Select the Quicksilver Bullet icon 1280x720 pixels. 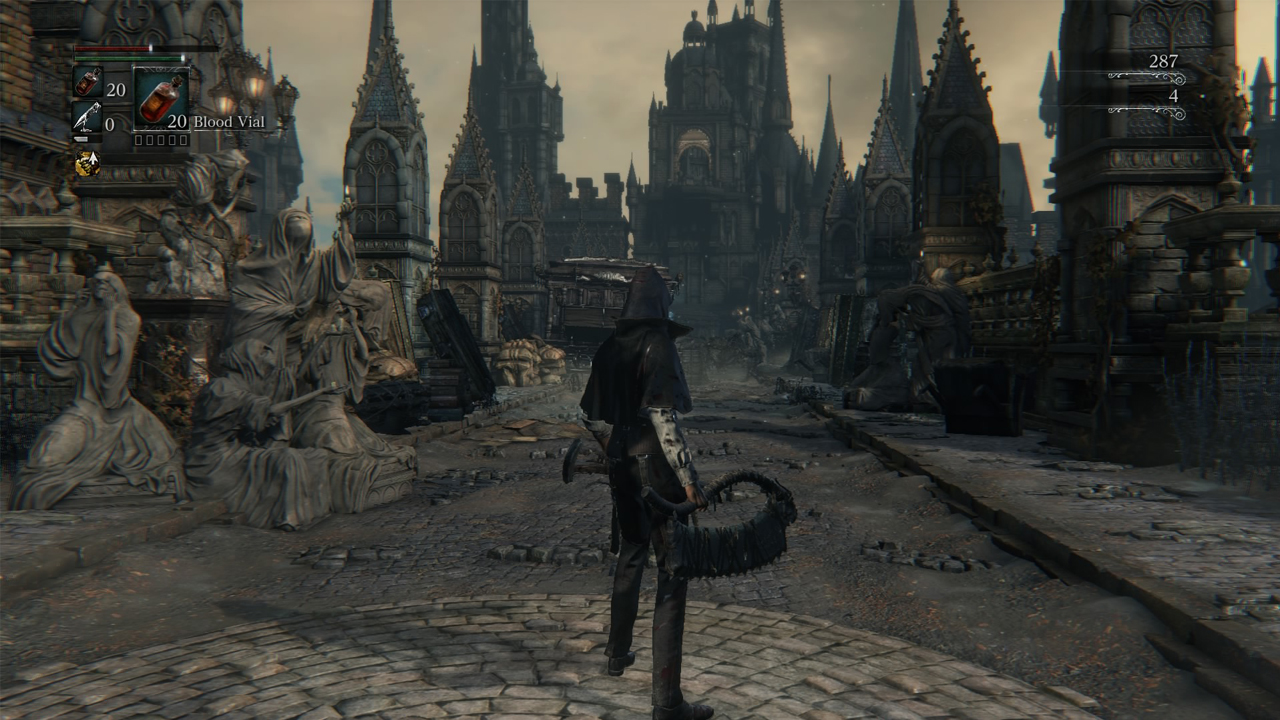coord(87,119)
